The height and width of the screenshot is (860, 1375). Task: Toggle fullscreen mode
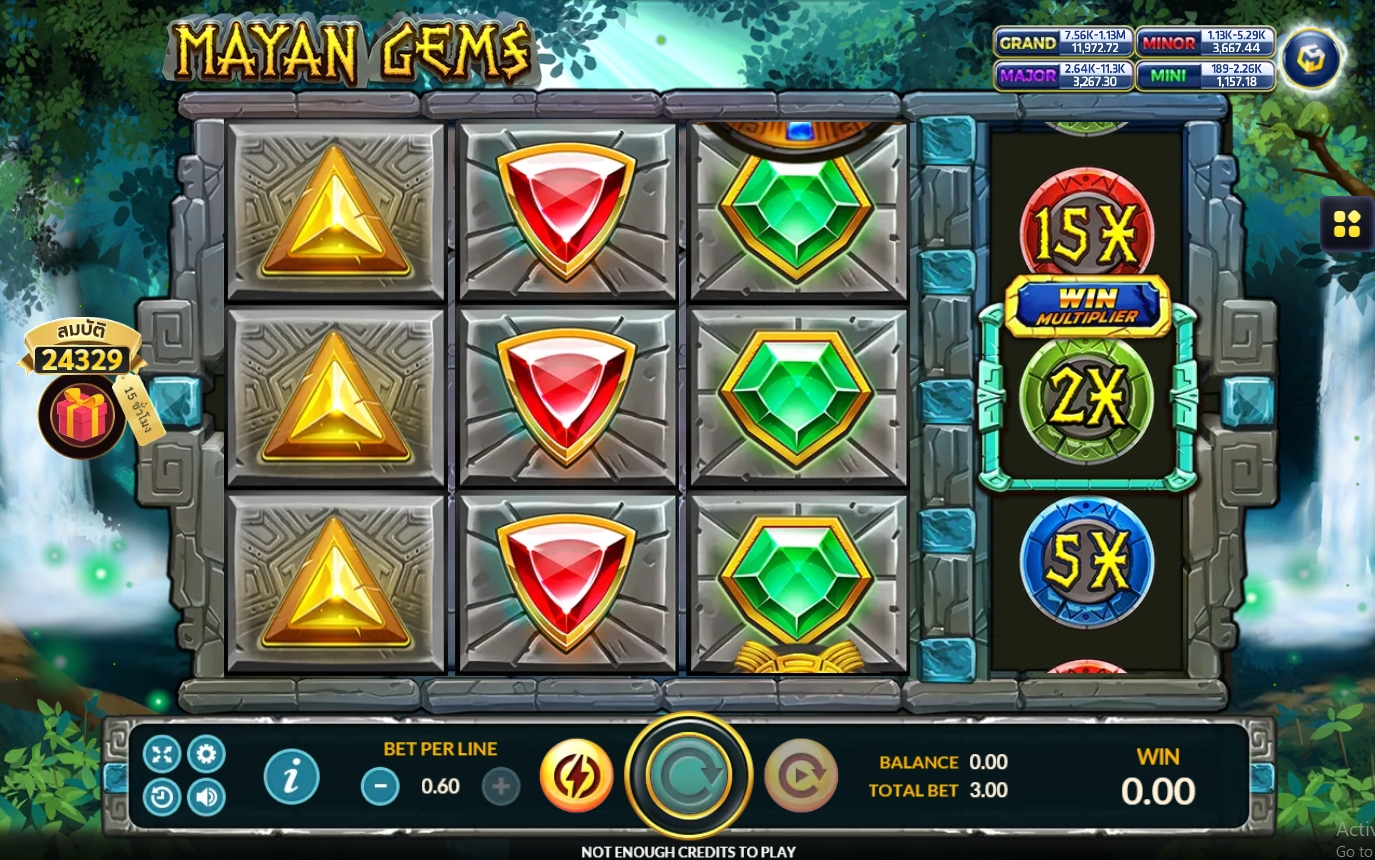162,754
